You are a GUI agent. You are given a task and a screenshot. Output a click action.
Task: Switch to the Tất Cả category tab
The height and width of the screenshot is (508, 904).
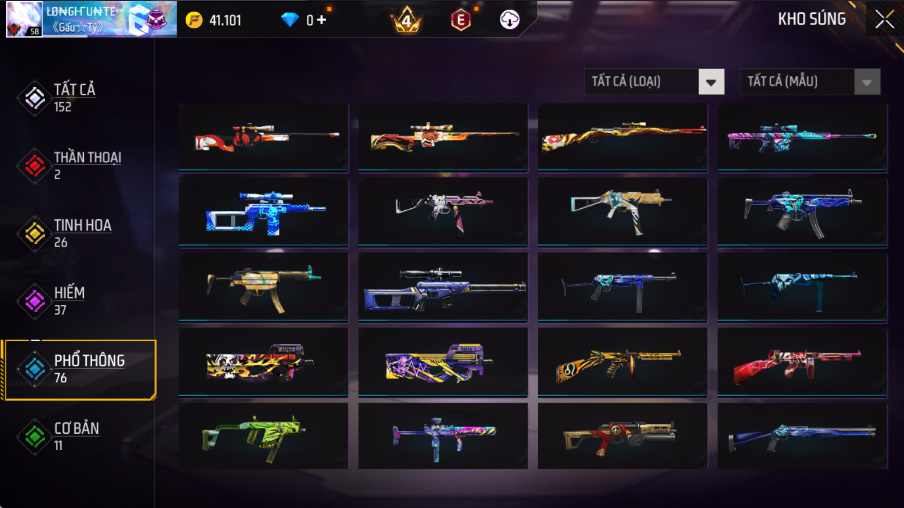(77, 97)
